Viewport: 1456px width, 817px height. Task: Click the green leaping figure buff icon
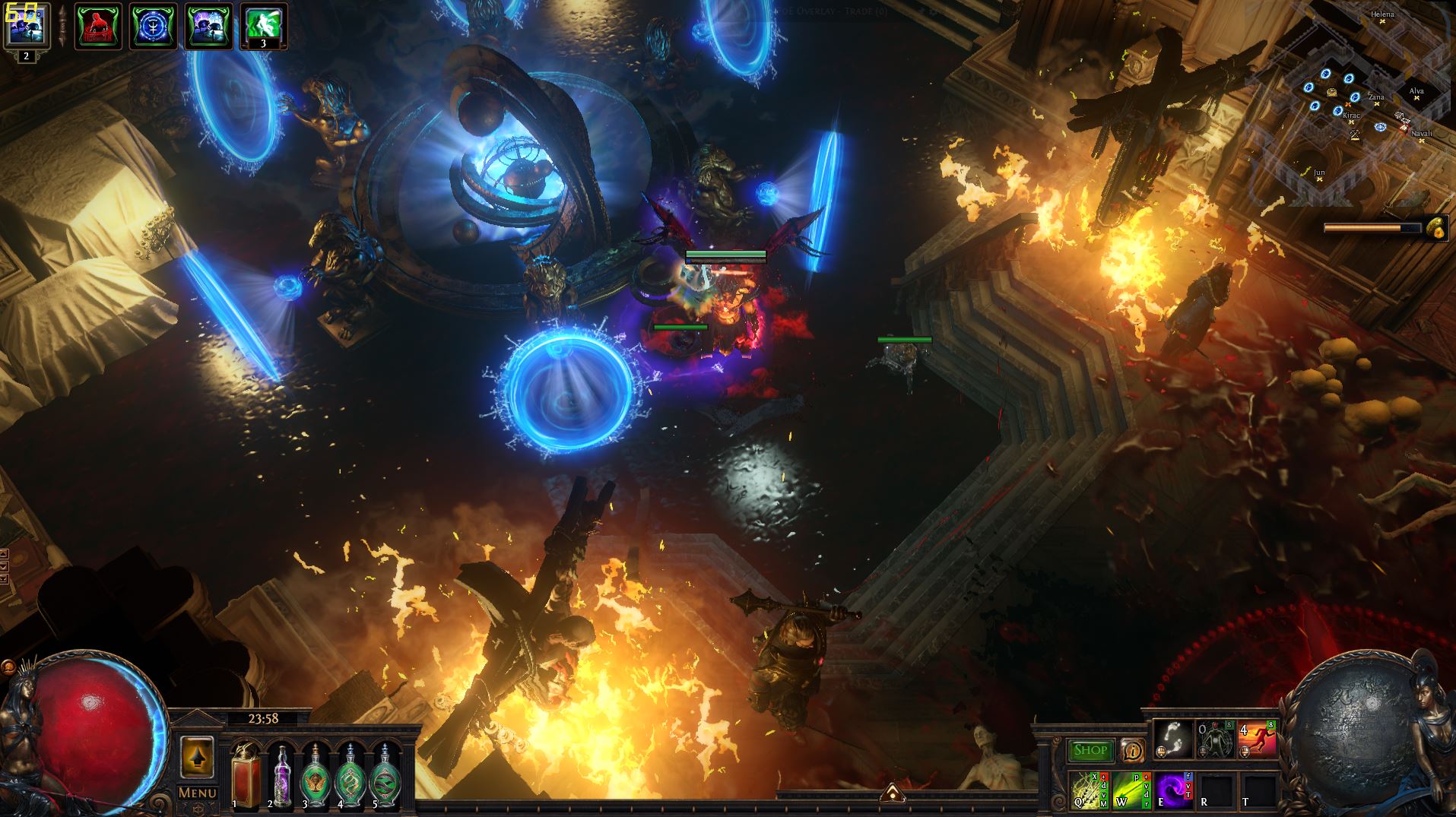coord(263,26)
